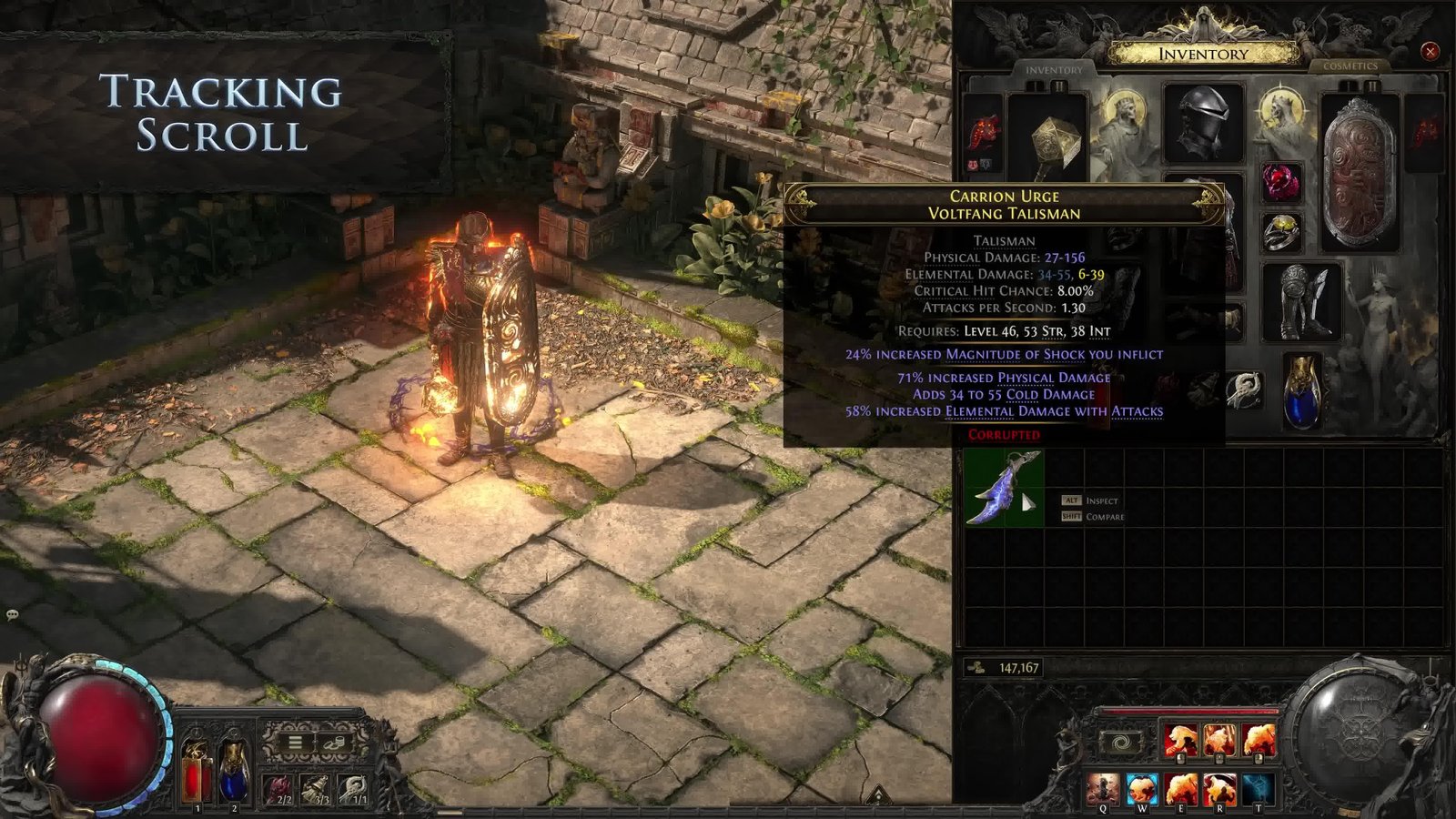Viewport: 1456px width, 819px height.
Task: Click the spiral swirl button beside the skills
Action: [x=1121, y=743]
